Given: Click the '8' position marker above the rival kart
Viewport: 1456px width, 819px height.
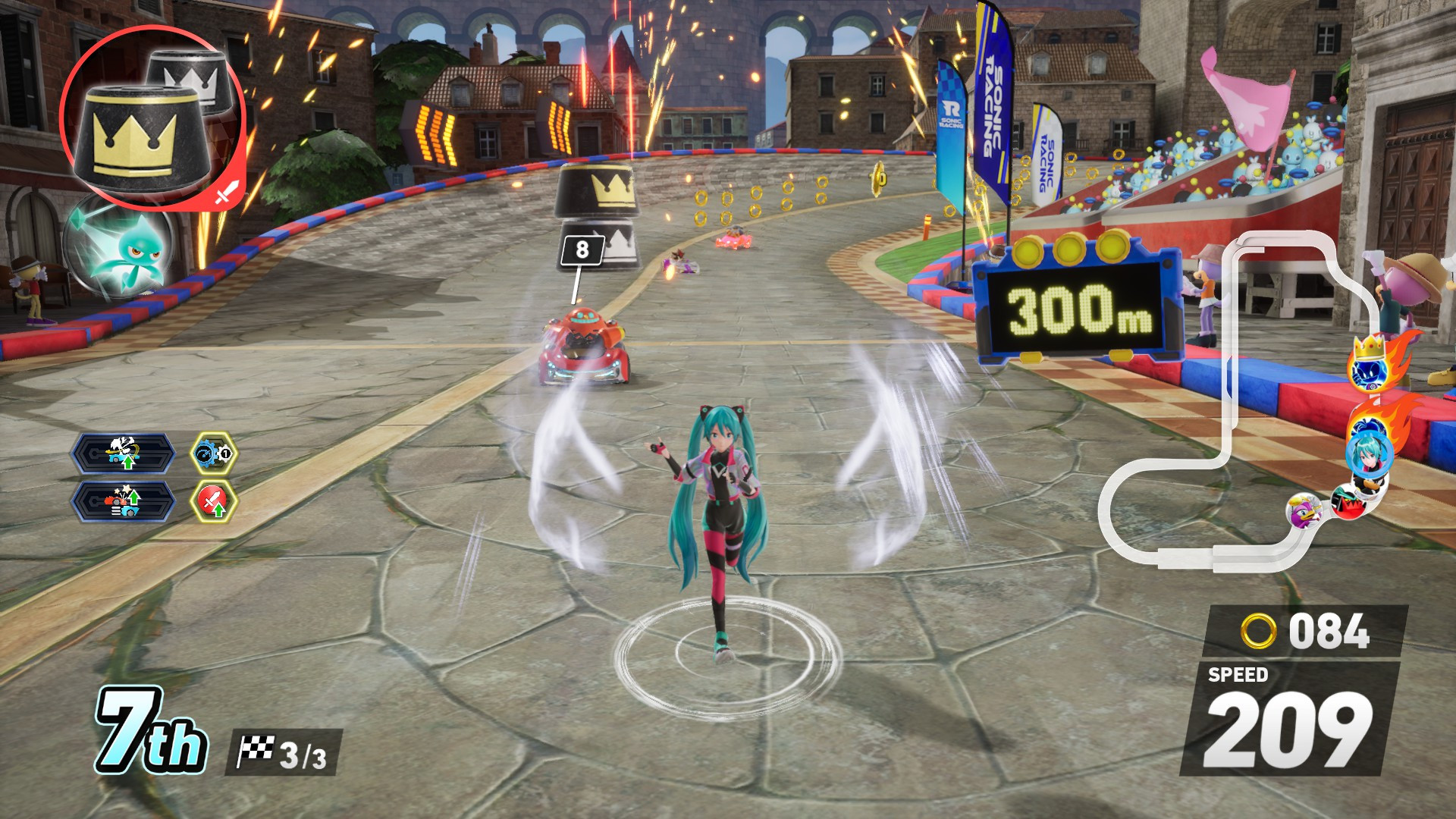Looking at the screenshot, I should tap(582, 250).
